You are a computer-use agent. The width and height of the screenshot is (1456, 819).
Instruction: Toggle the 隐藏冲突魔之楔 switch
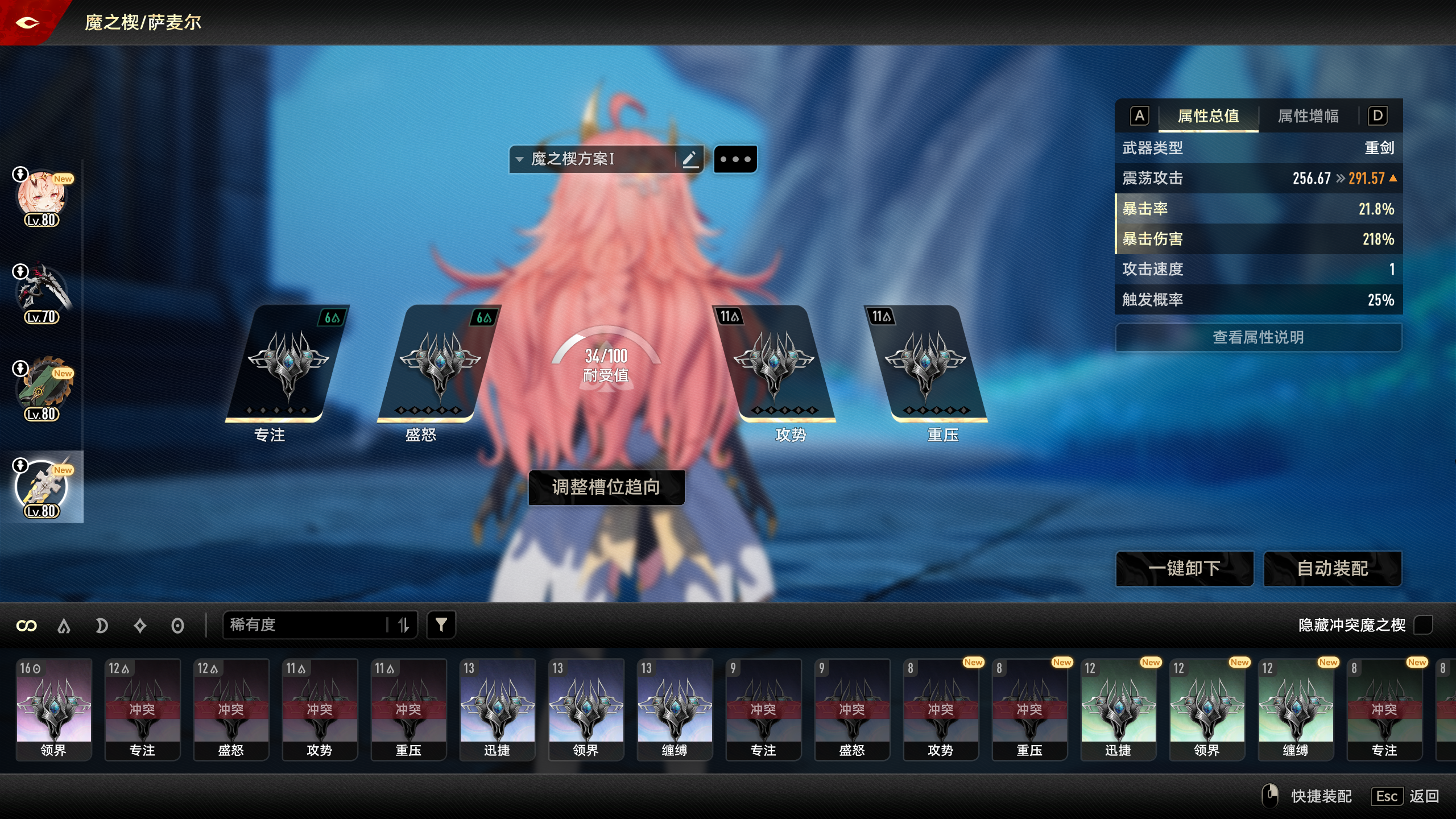click(1424, 625)
